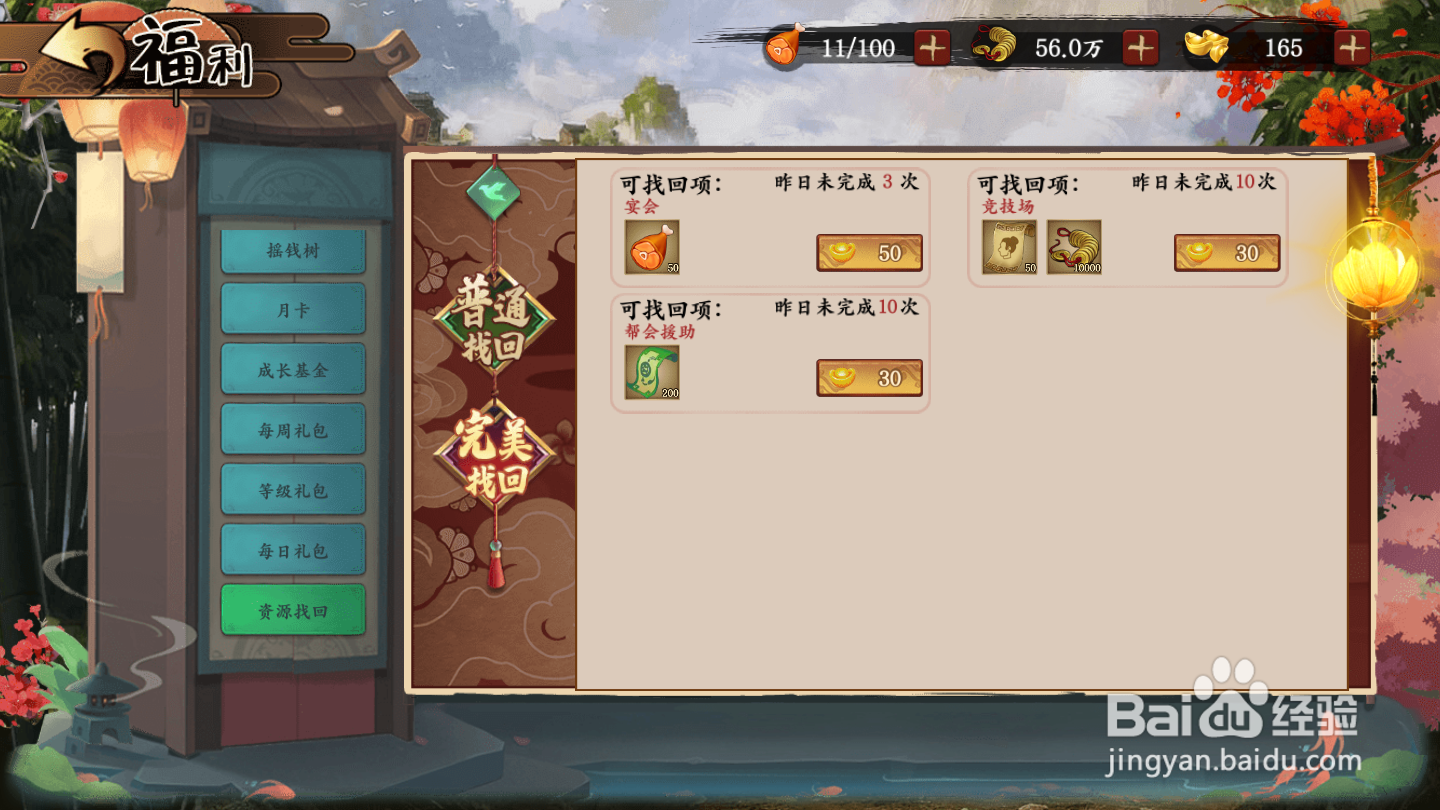Click the chicken drumstick currency icon in top bar

[x=783, y=46]
